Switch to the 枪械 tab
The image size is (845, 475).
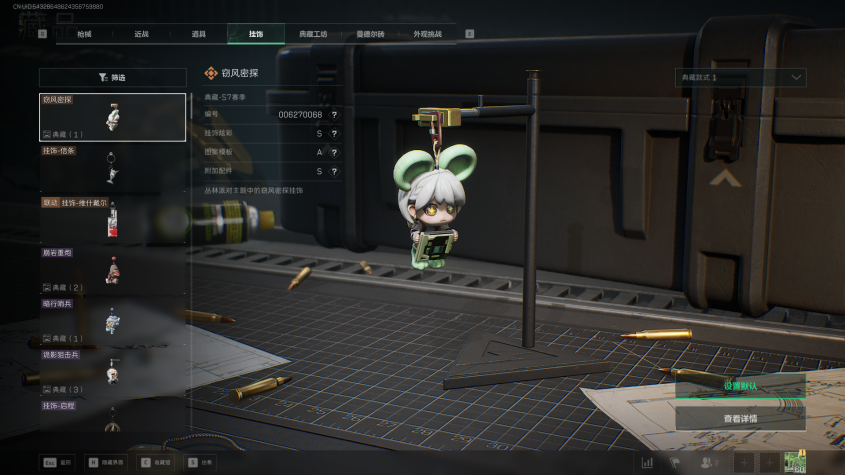tap(84, 34)
